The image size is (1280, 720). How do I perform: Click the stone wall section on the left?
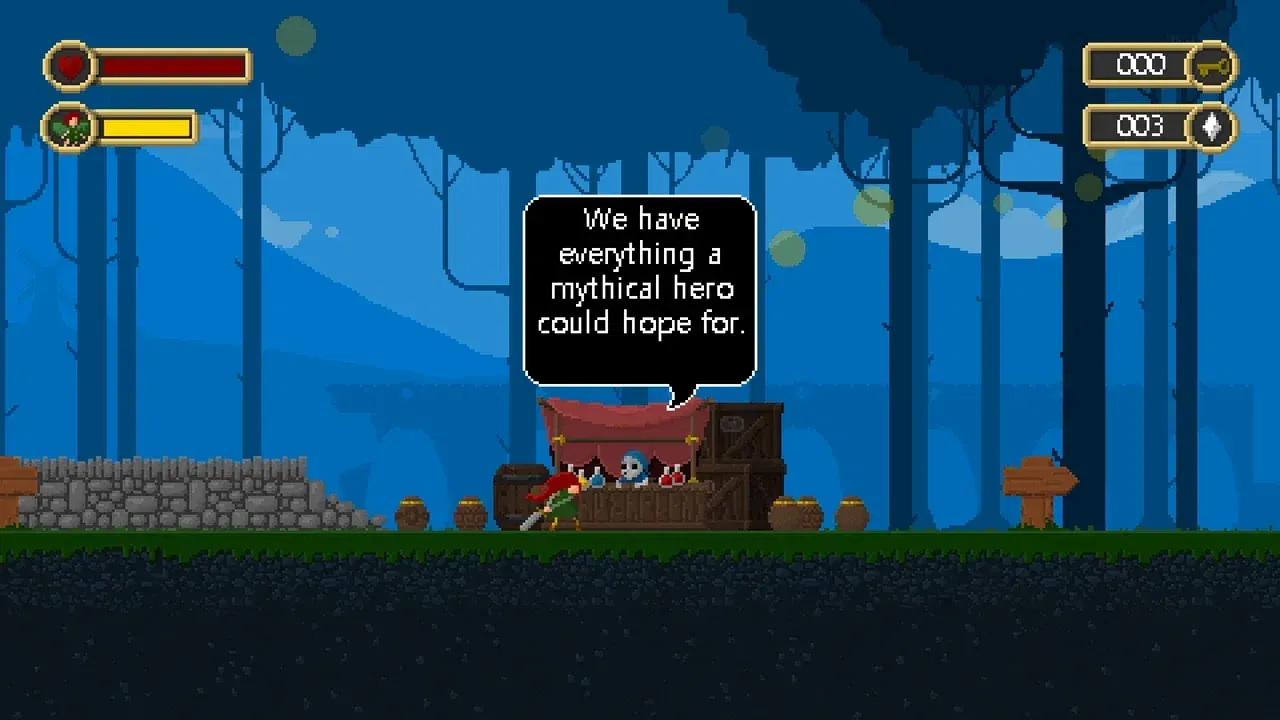(x=170, y=495)
